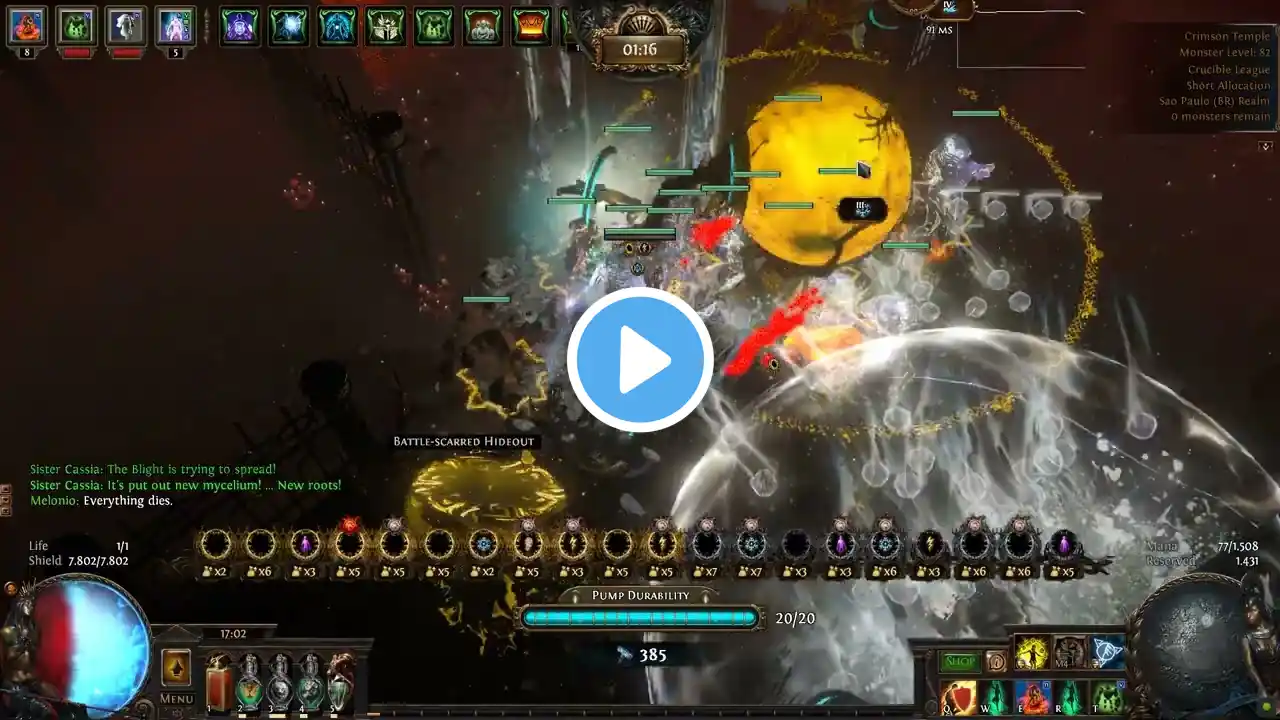The width and height of the screenshot is (1280, 720).
Task: Activate the red shield skill on Q
Action: pos(958,697)
